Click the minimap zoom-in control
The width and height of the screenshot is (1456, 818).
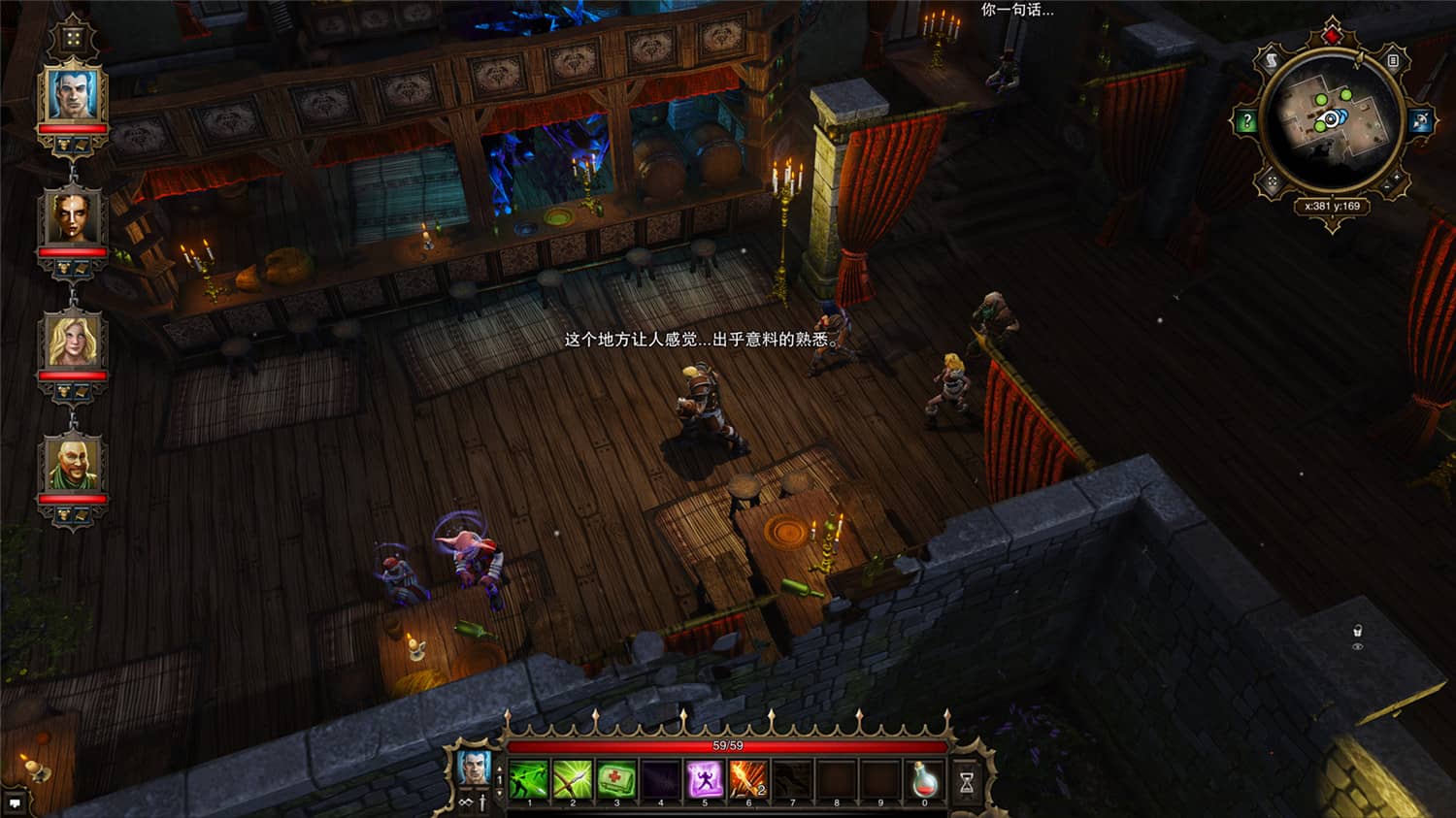tap(1398, 176)
